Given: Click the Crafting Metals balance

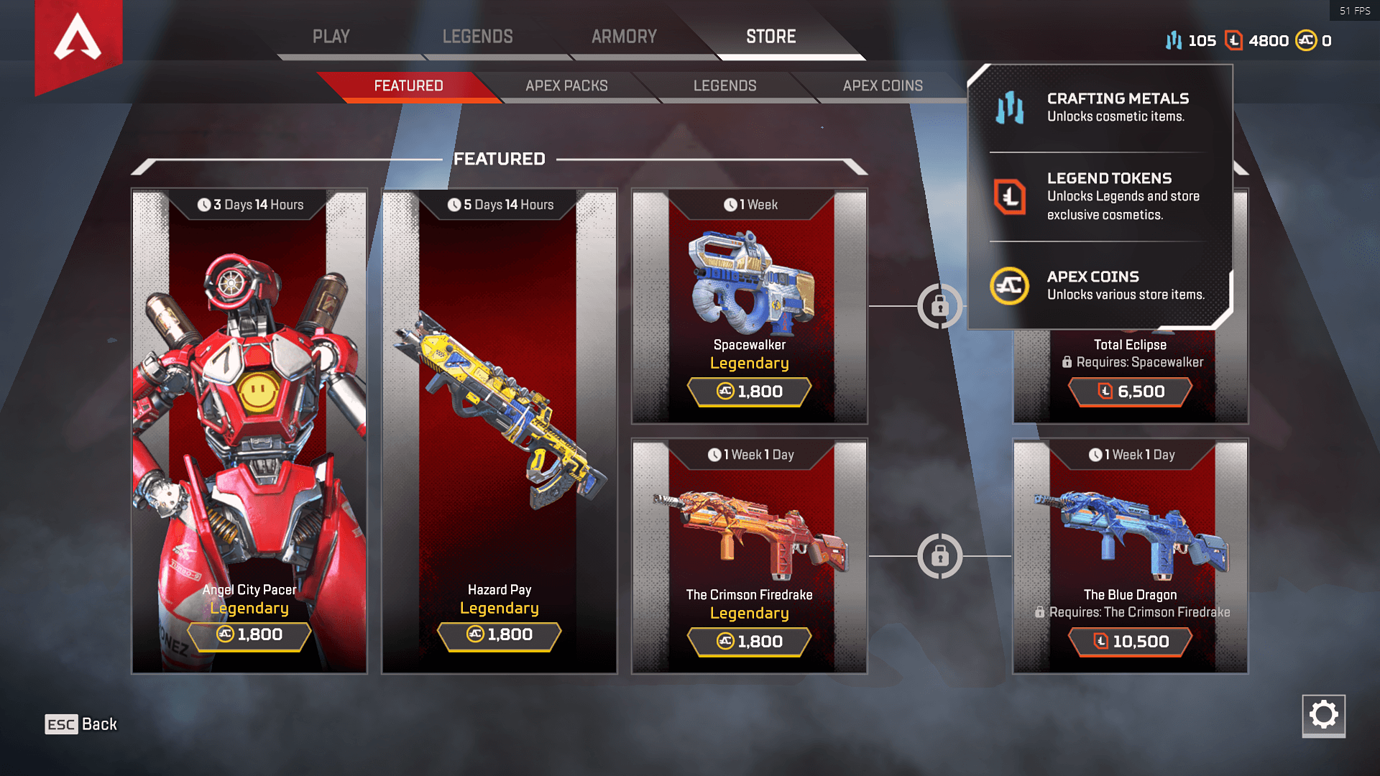Looking at the screenshot, I should pyautogui.click(x=1190, y=41).
